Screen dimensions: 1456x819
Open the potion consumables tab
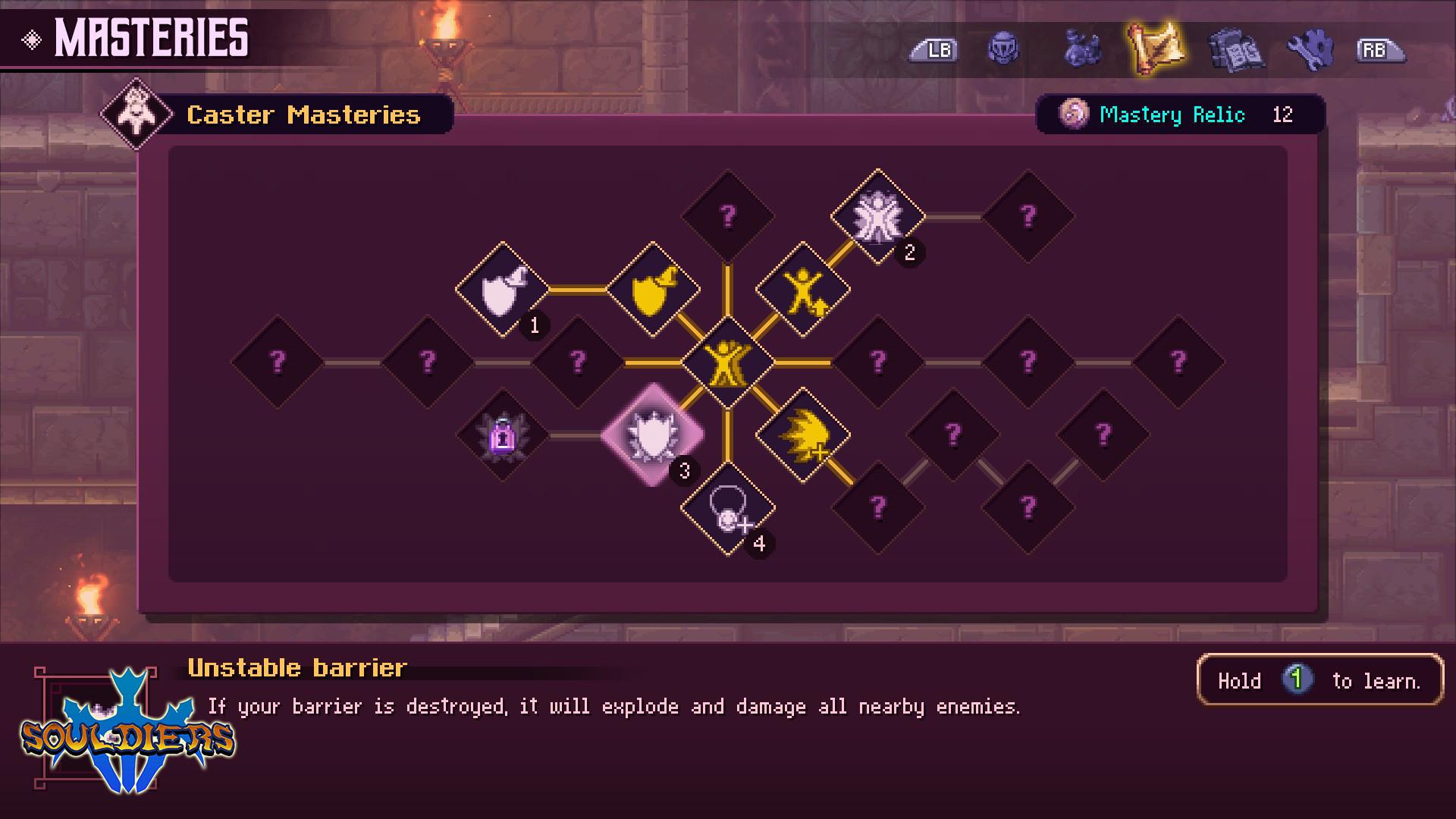coord(1081,50)
